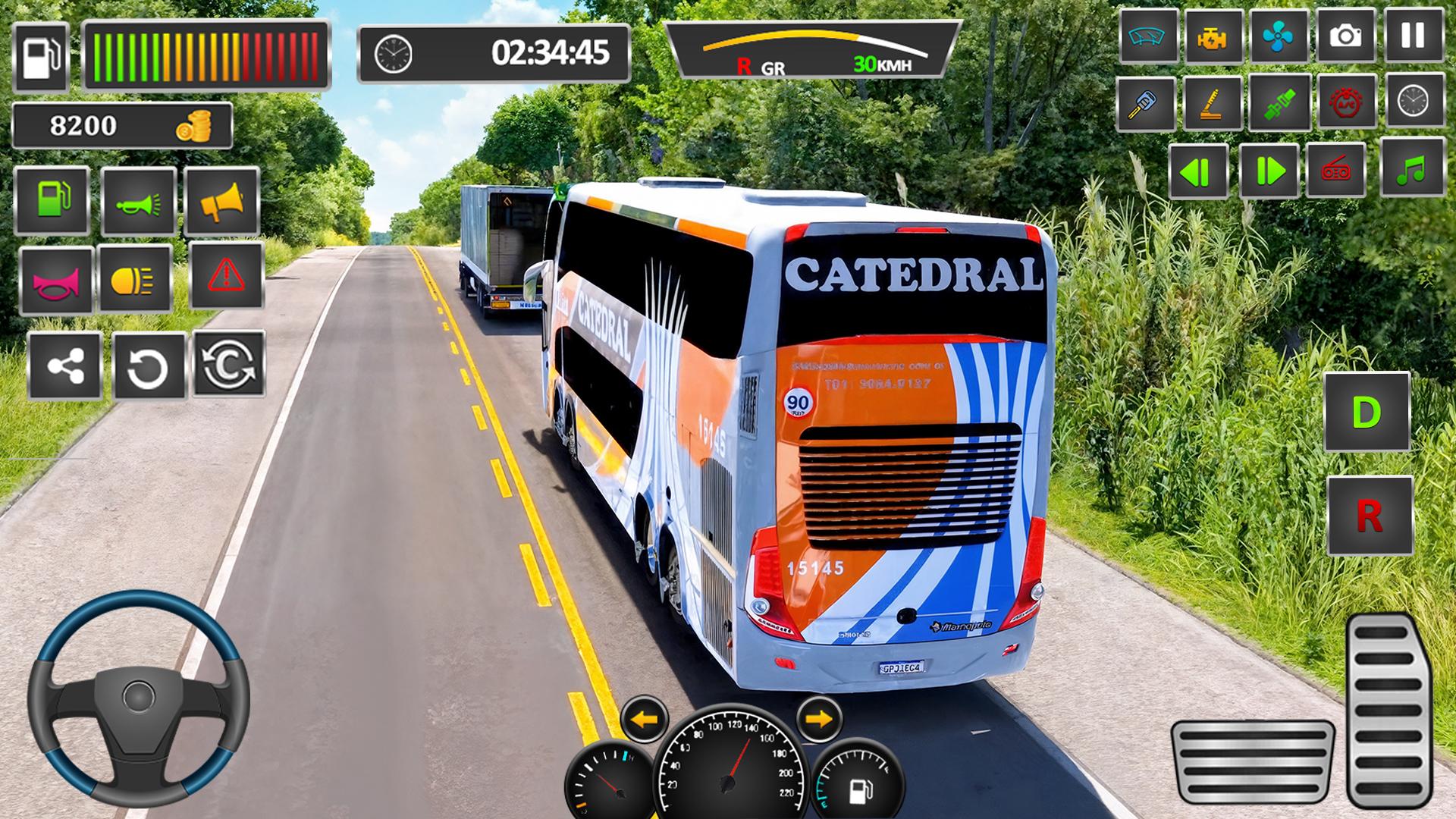Activate the windshield wiper button
This screenshot has width=1456, height=819.
1146,36
